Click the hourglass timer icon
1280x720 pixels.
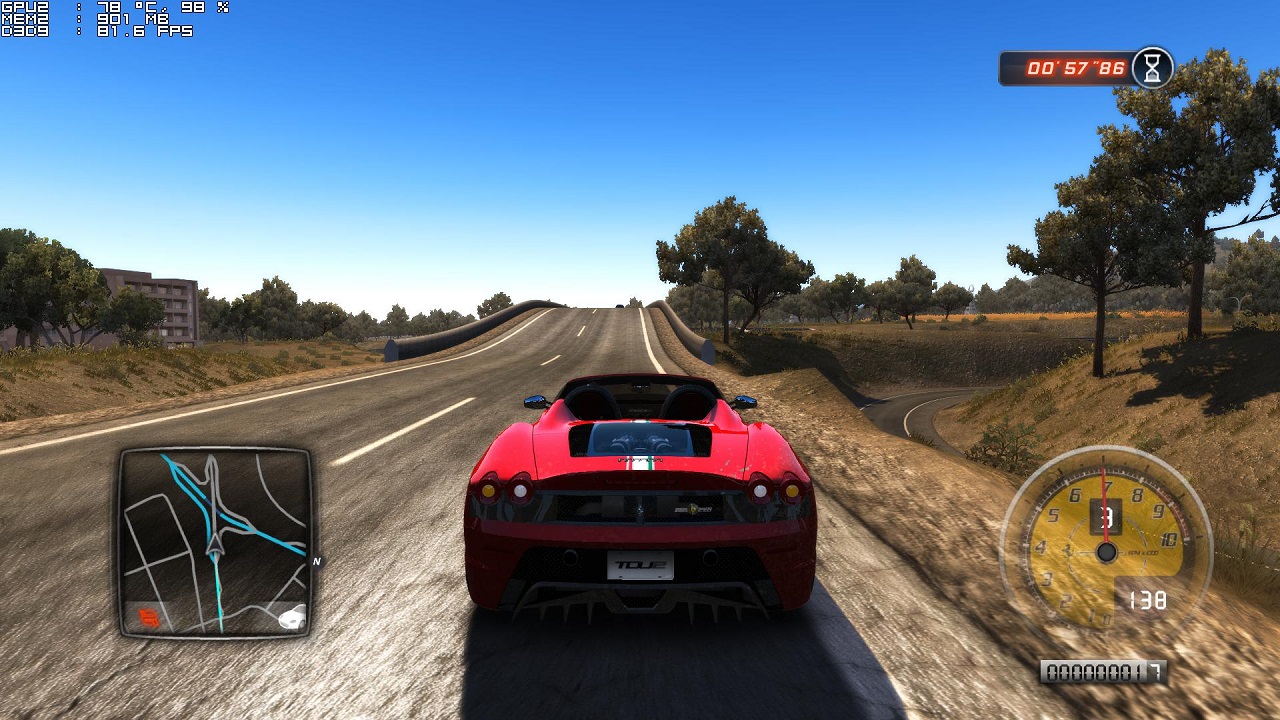click(x=1153, y=68)
